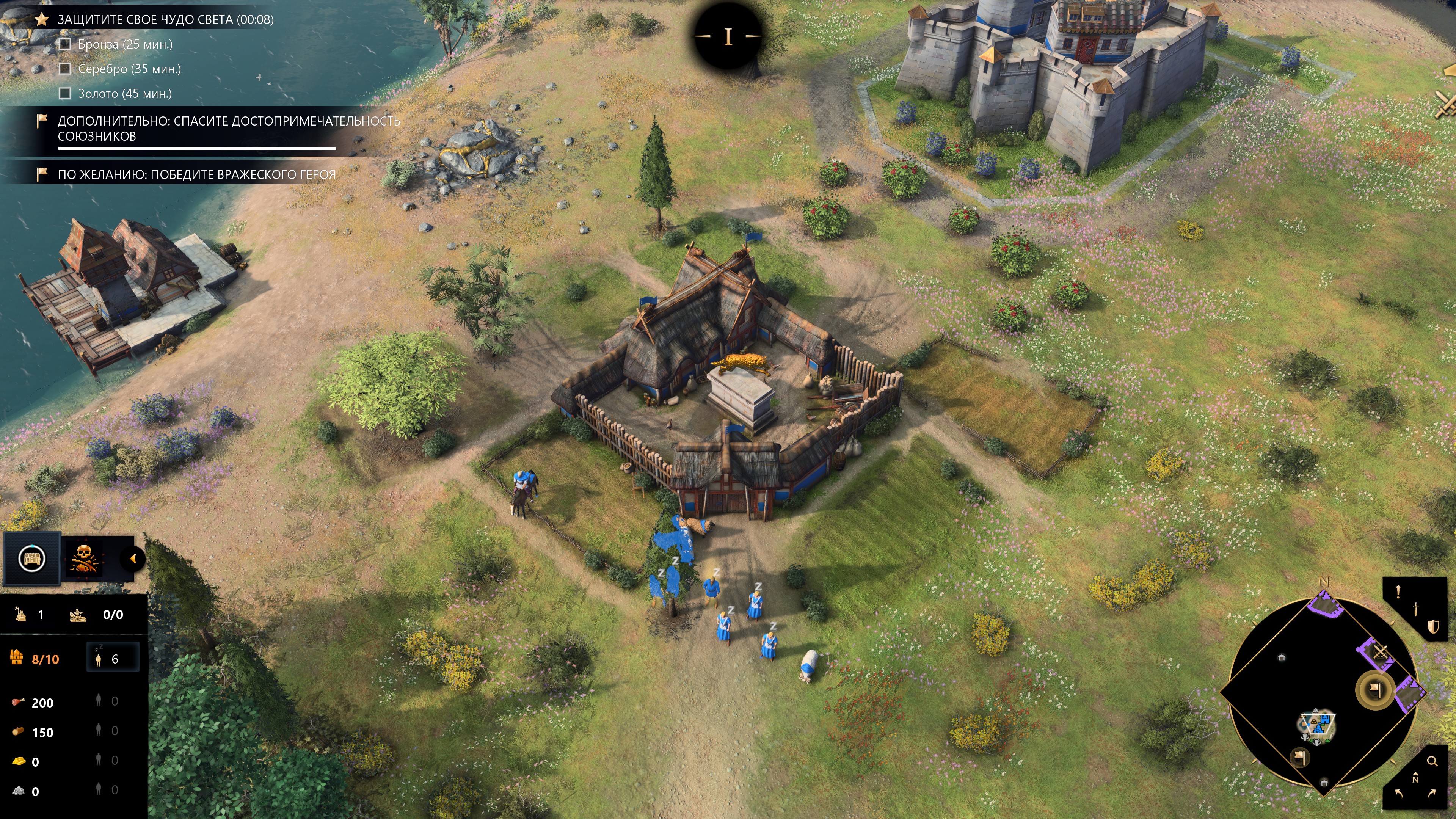
Task: Rotate camera with the right curved arrow
Action: (1432, 794)
